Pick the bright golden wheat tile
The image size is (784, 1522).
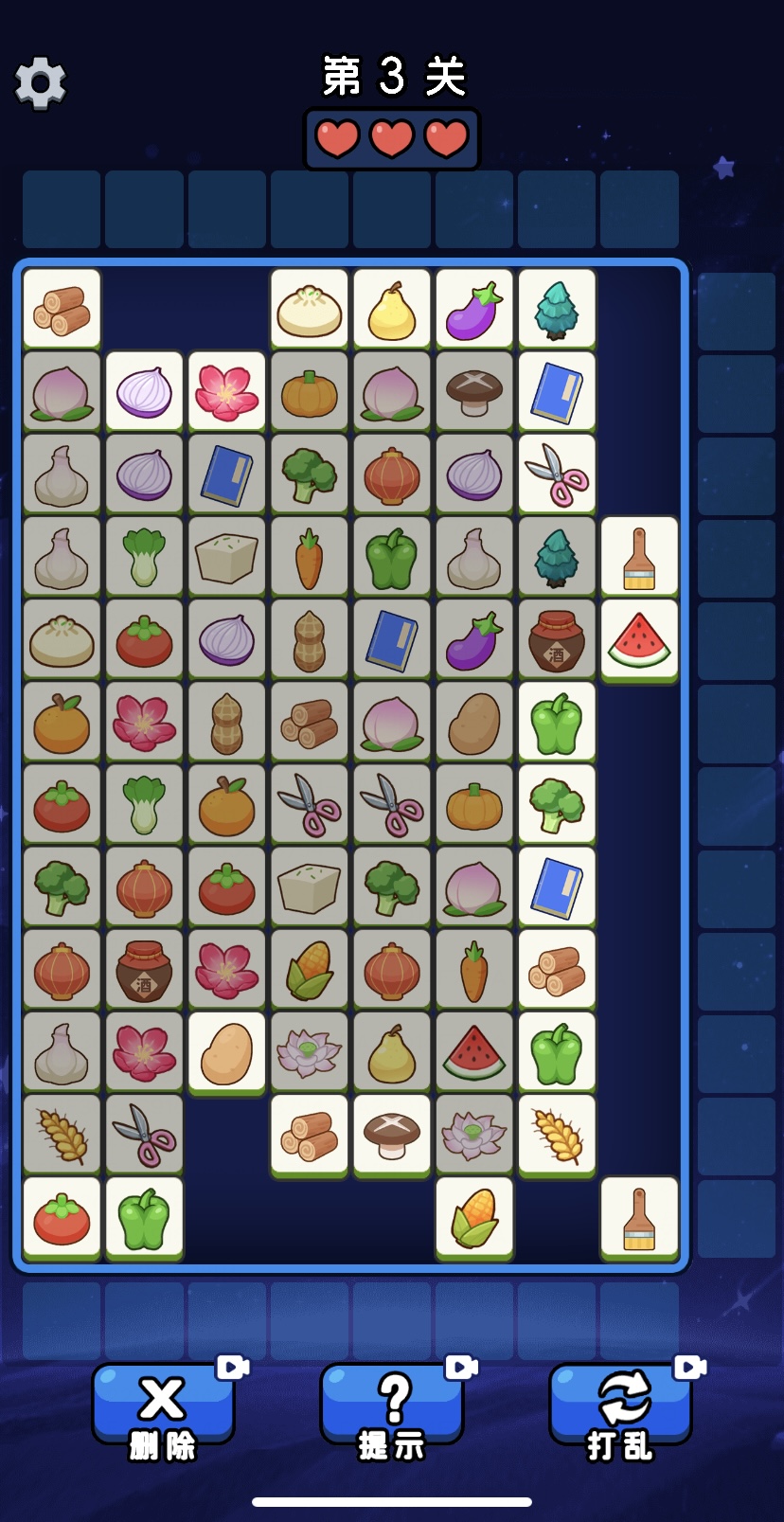pyautogui.click(x=557, y=1134)
